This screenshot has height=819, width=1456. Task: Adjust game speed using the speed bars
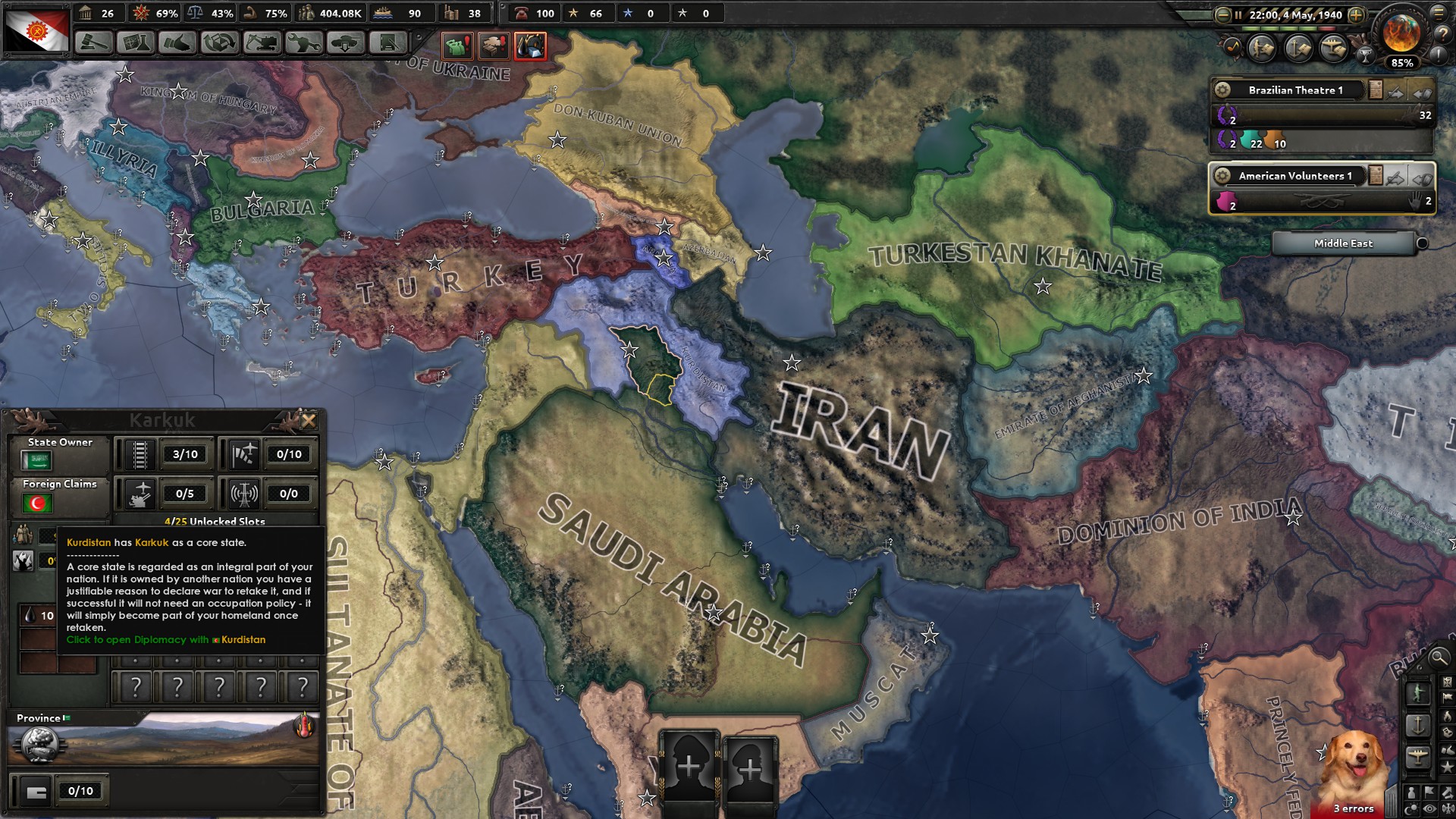point(1289,29)
